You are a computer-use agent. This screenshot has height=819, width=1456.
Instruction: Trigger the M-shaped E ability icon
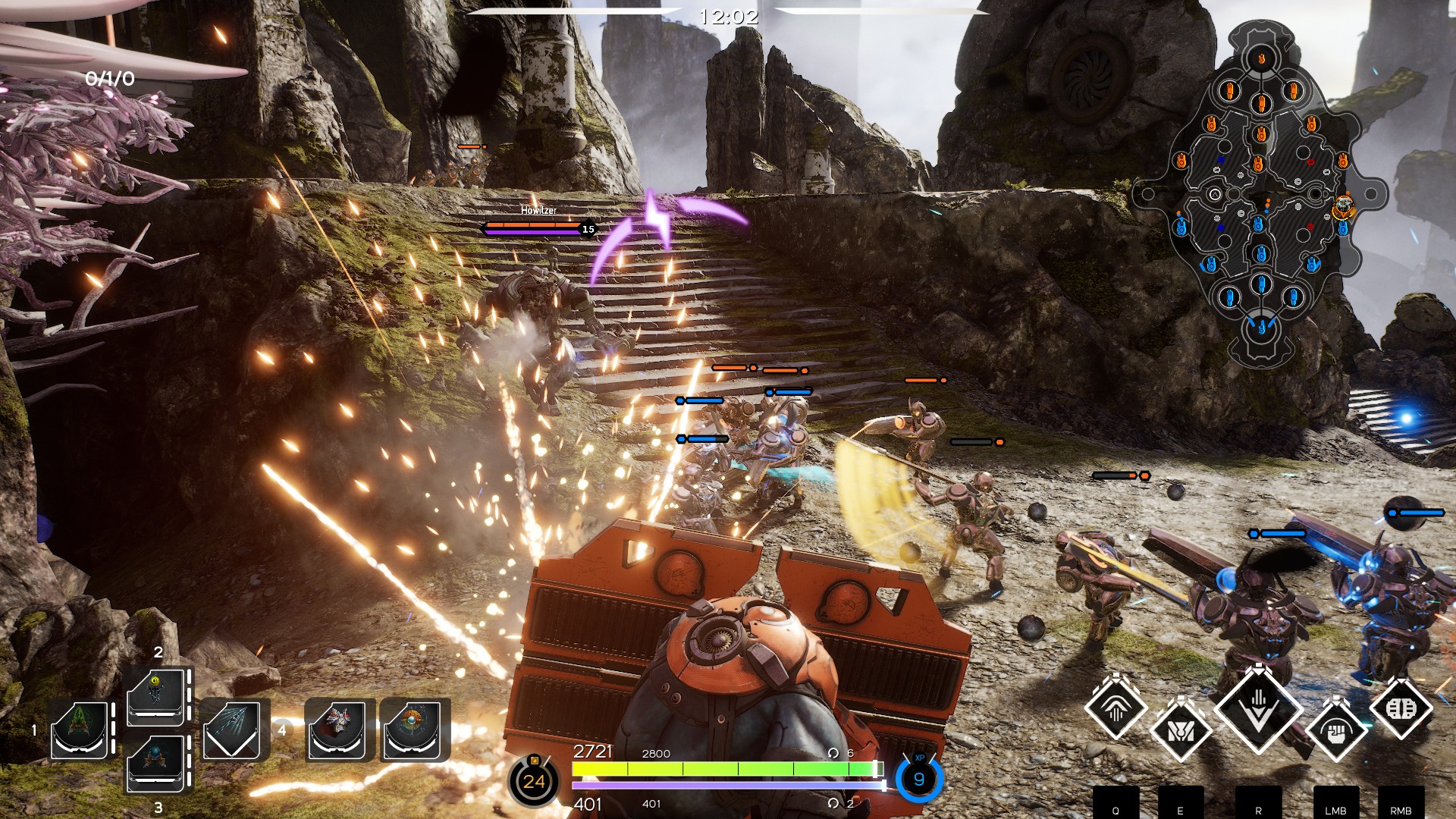[x=1180, y=730]
